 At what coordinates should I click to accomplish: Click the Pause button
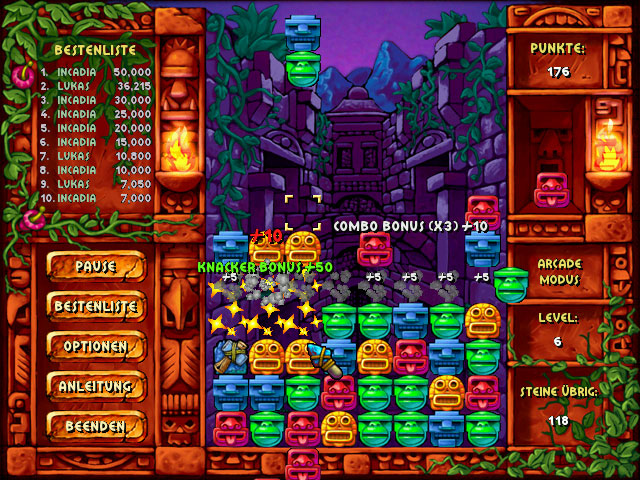[x=96, y=267]
